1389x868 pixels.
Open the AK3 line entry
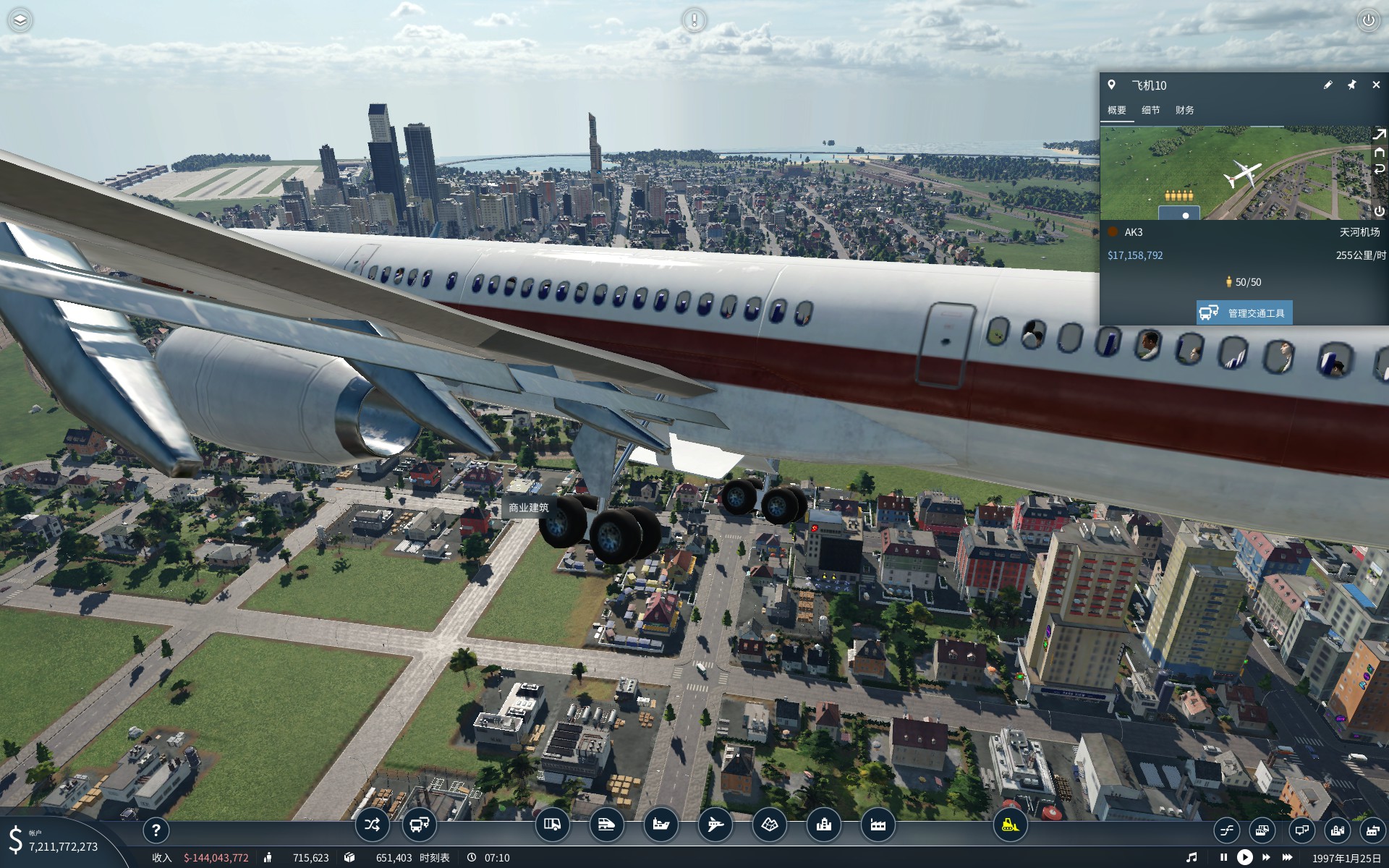point(1133,232)
